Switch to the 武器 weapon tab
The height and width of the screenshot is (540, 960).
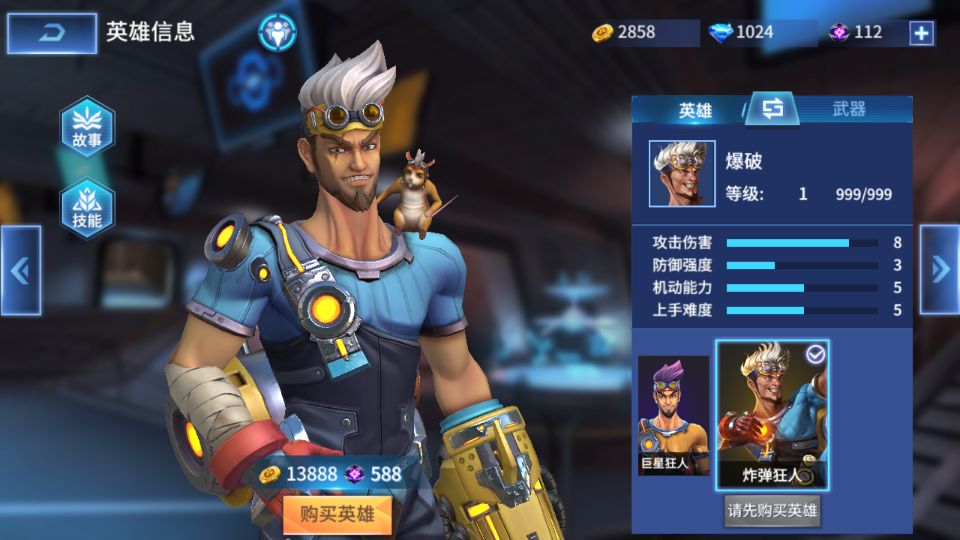click(849, 110)
